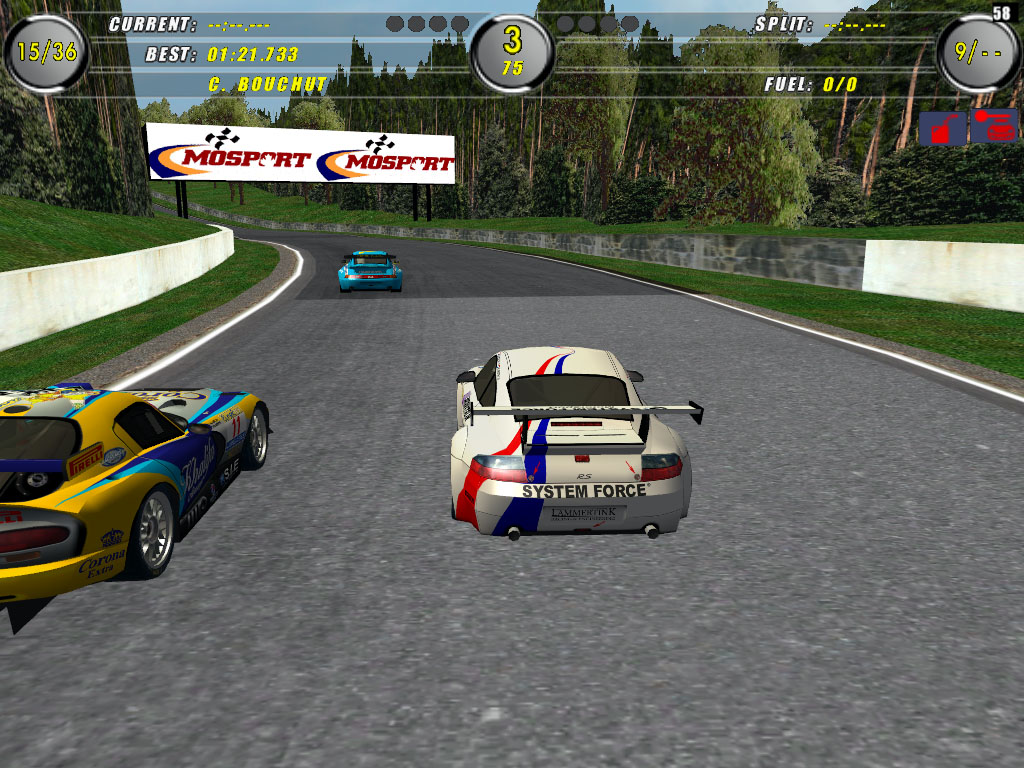Select the pit stop car icon
This screenshot has width=1024, height=768.
pos(993,126)
